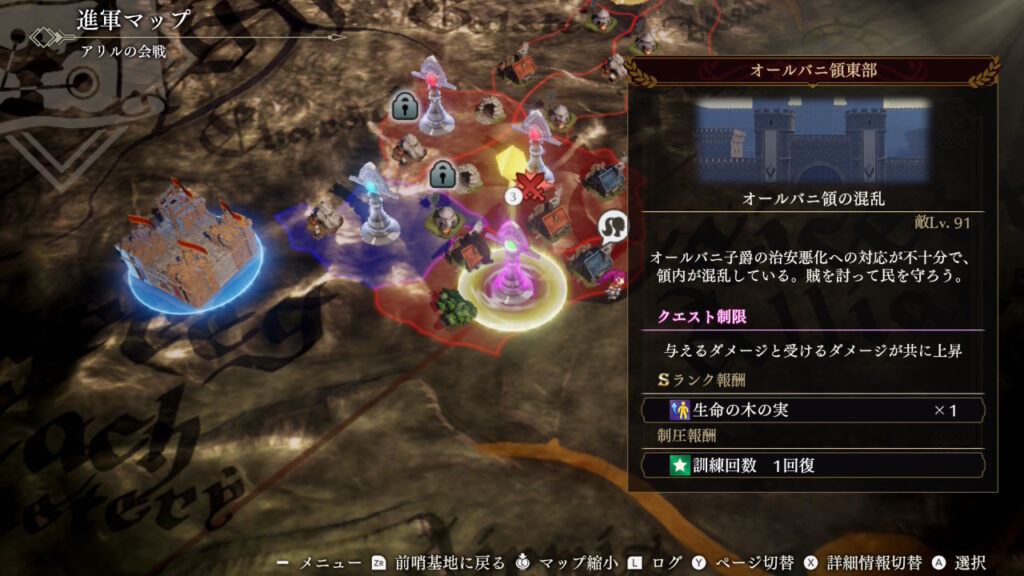This screenshot has width=1024, height=576.
Task: Click the yellow pentagon map marker
Action: 512,163
